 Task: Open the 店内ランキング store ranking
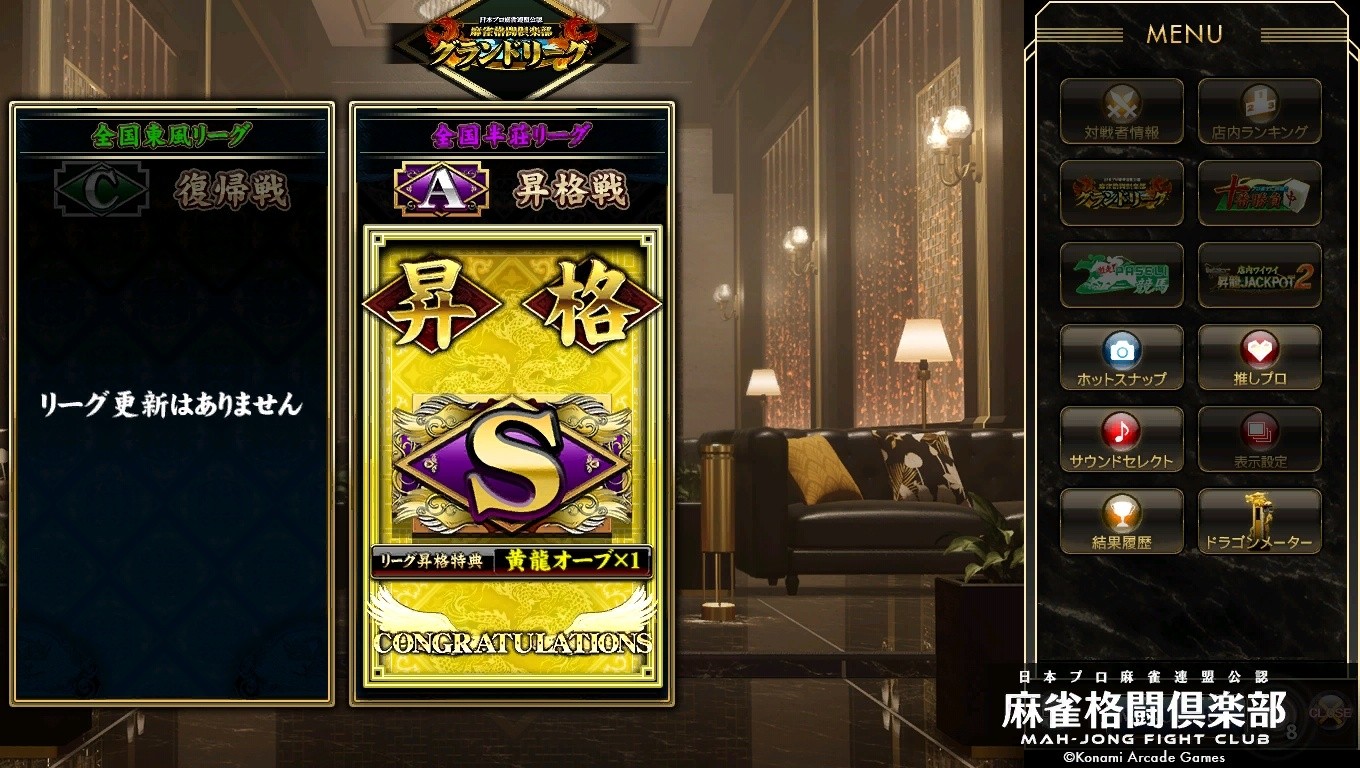click(1259, 111)
